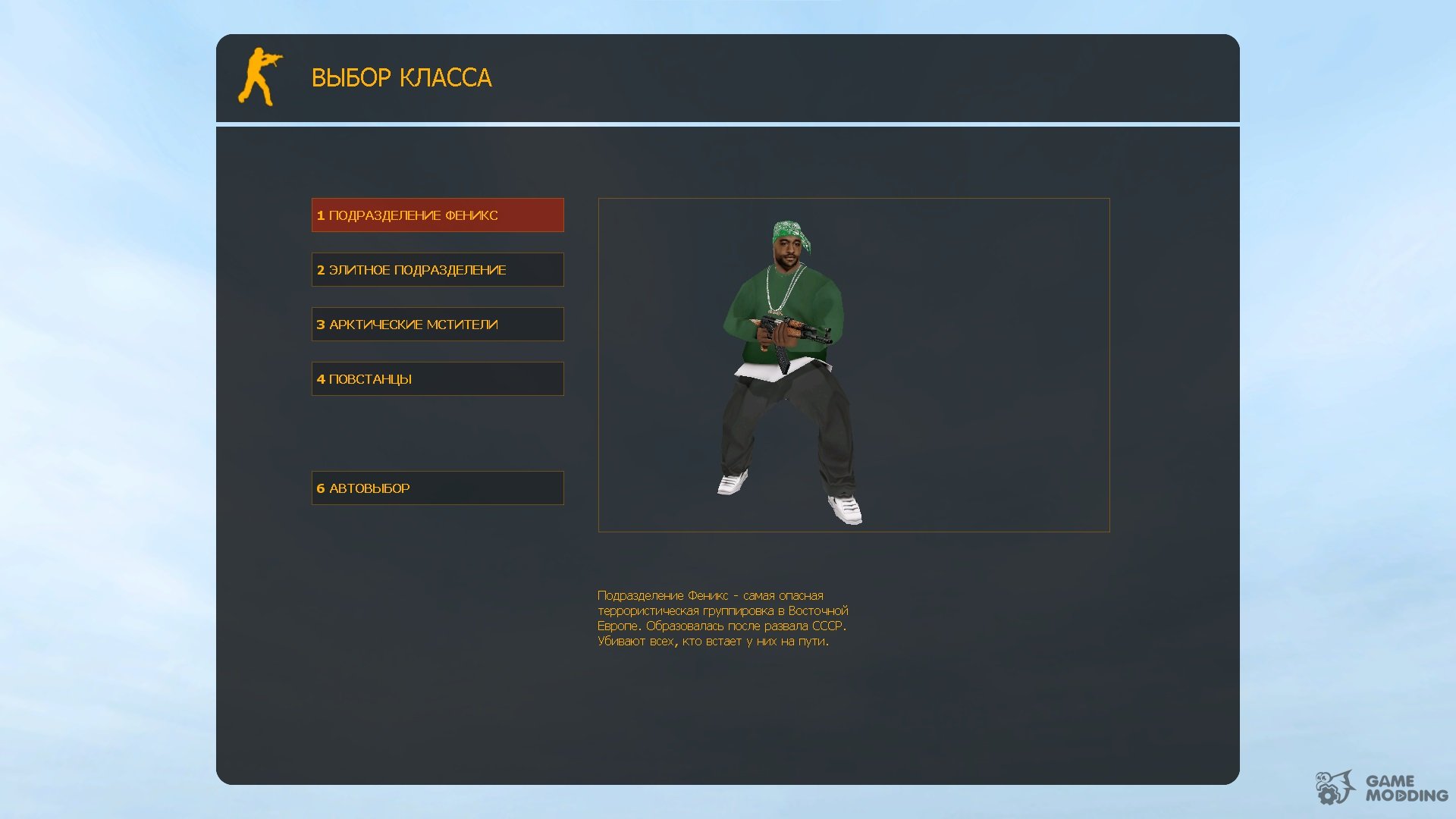Click the Автовыбор auto-select button

438,488
